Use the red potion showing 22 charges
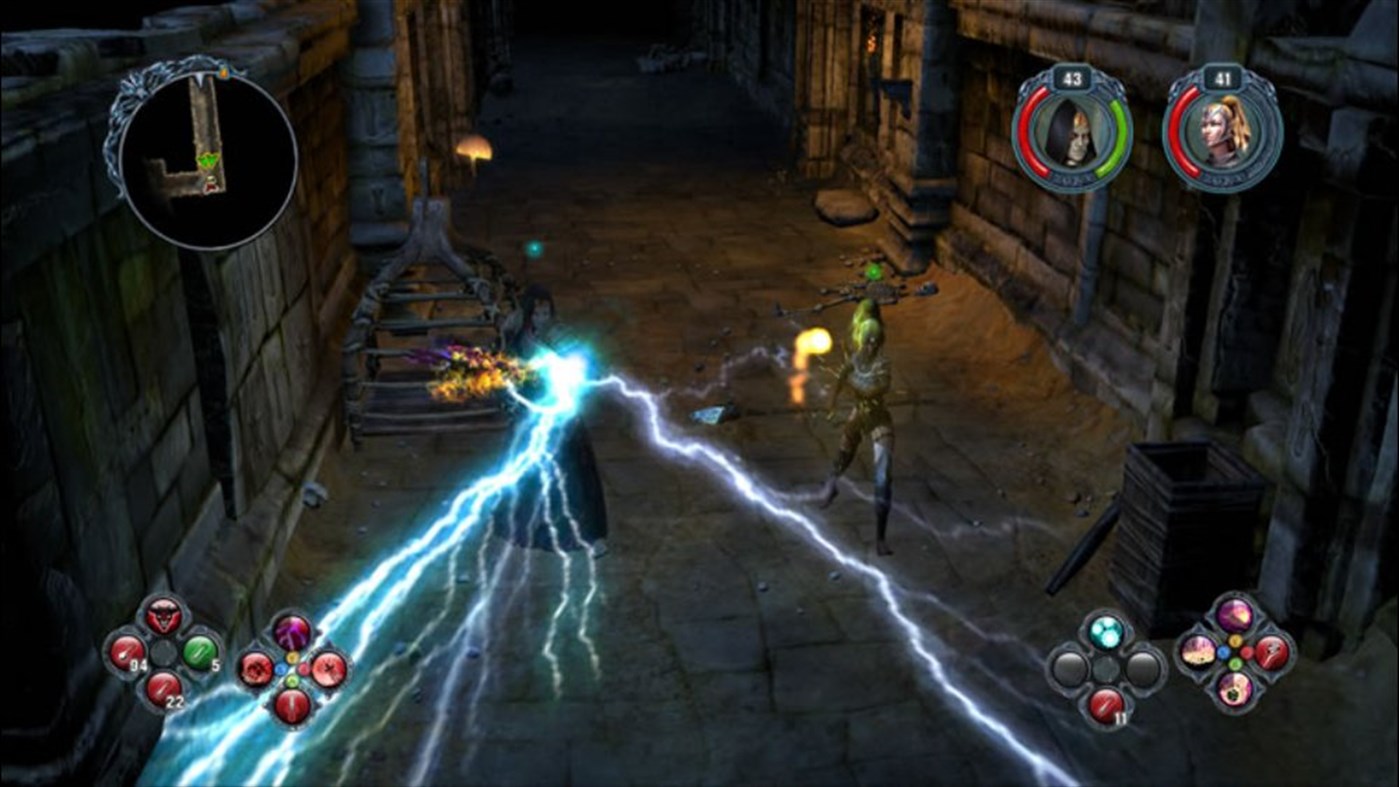Screen dimensions: 1399x787 click(165, 690)
